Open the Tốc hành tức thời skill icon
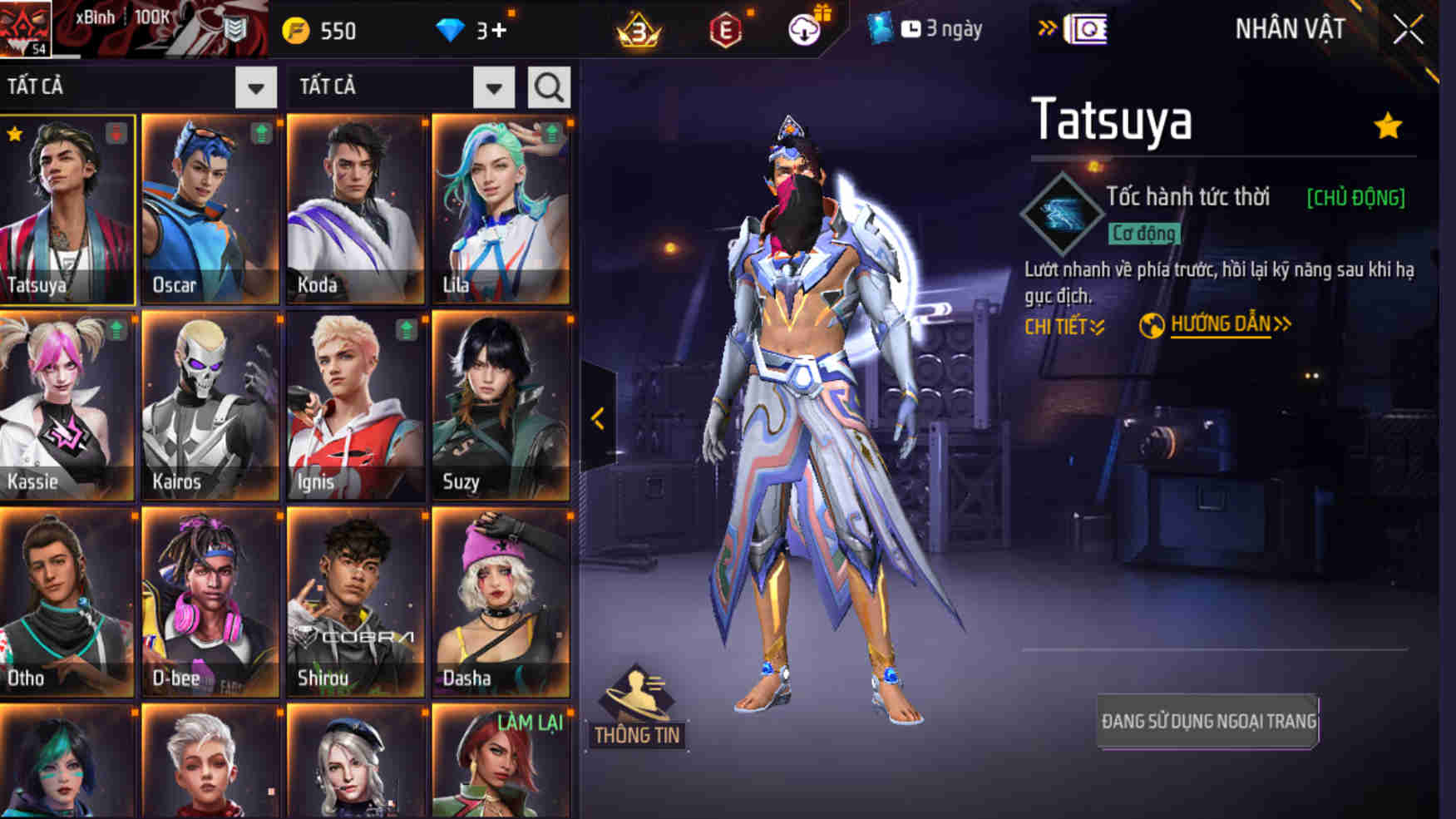 point(1060,214)
